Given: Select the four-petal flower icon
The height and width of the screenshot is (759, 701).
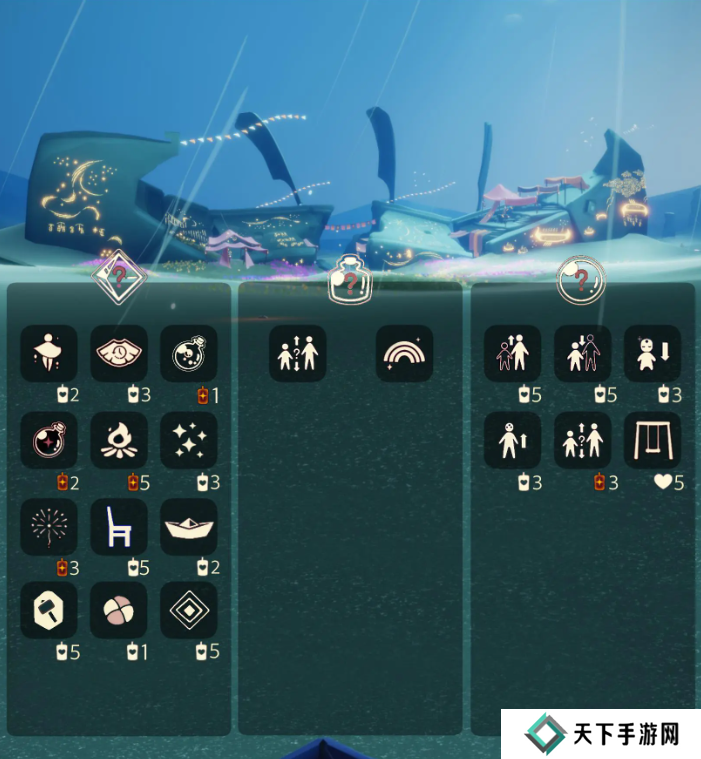Looking at the screenshot, I should coord(119,611).
